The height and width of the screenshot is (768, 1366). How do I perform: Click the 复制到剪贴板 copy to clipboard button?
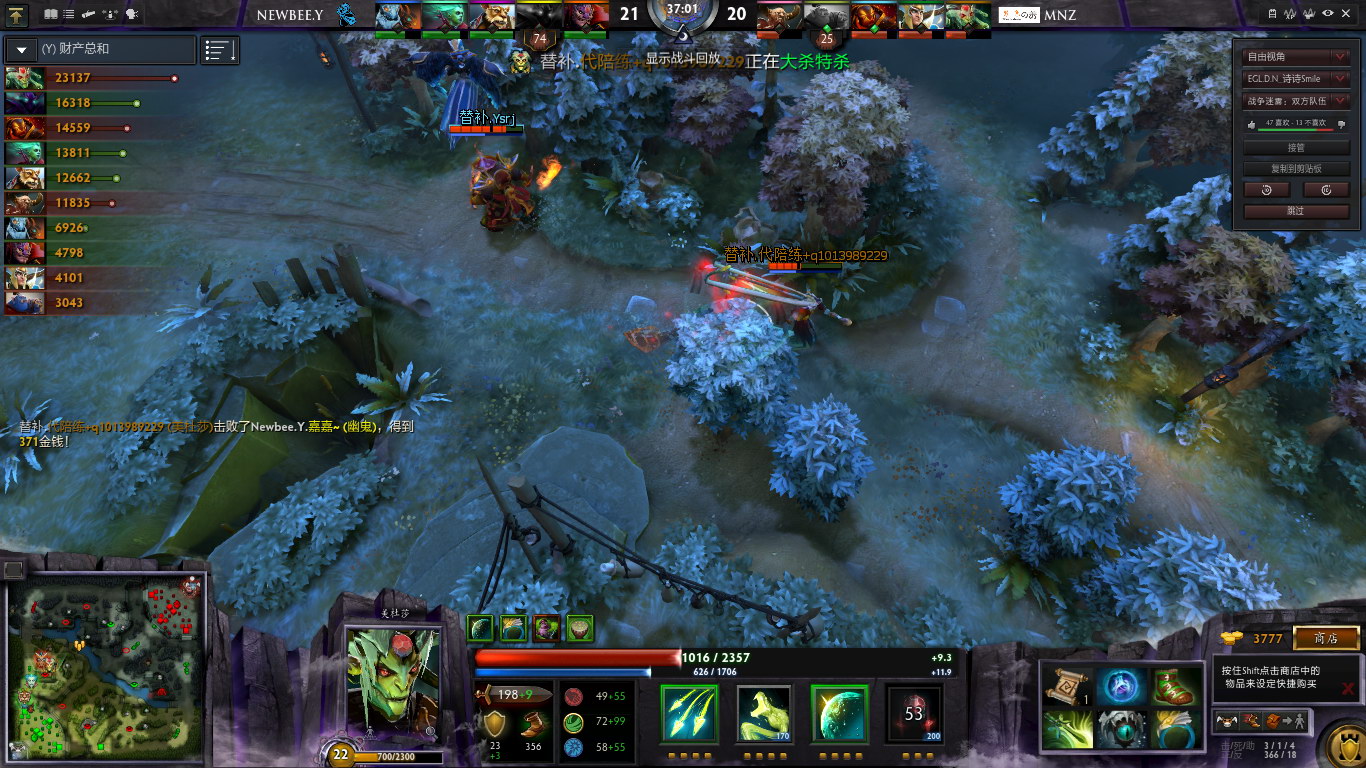(x=1296, y=169)
